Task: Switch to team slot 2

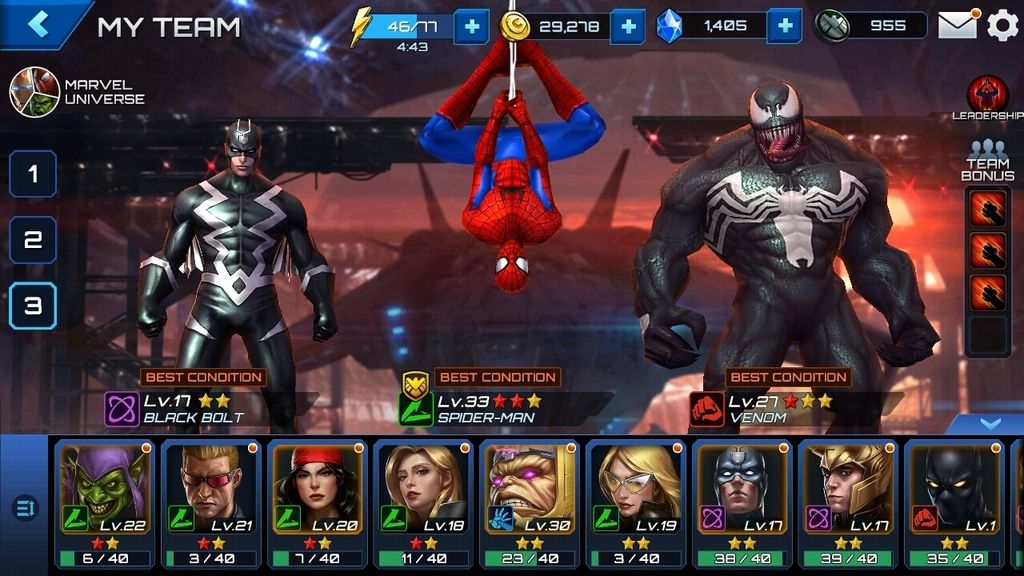Action: pyautogui.click(x=33, y=240)
